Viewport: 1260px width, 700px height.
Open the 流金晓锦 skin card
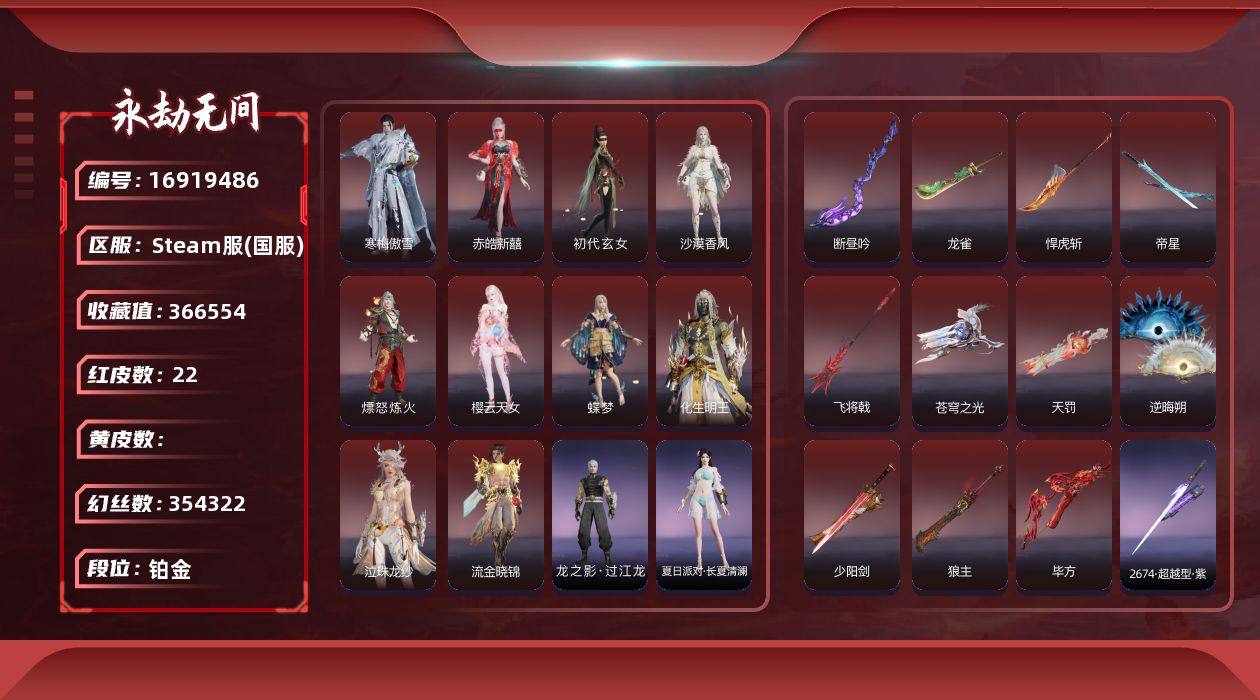click(496, 515)
